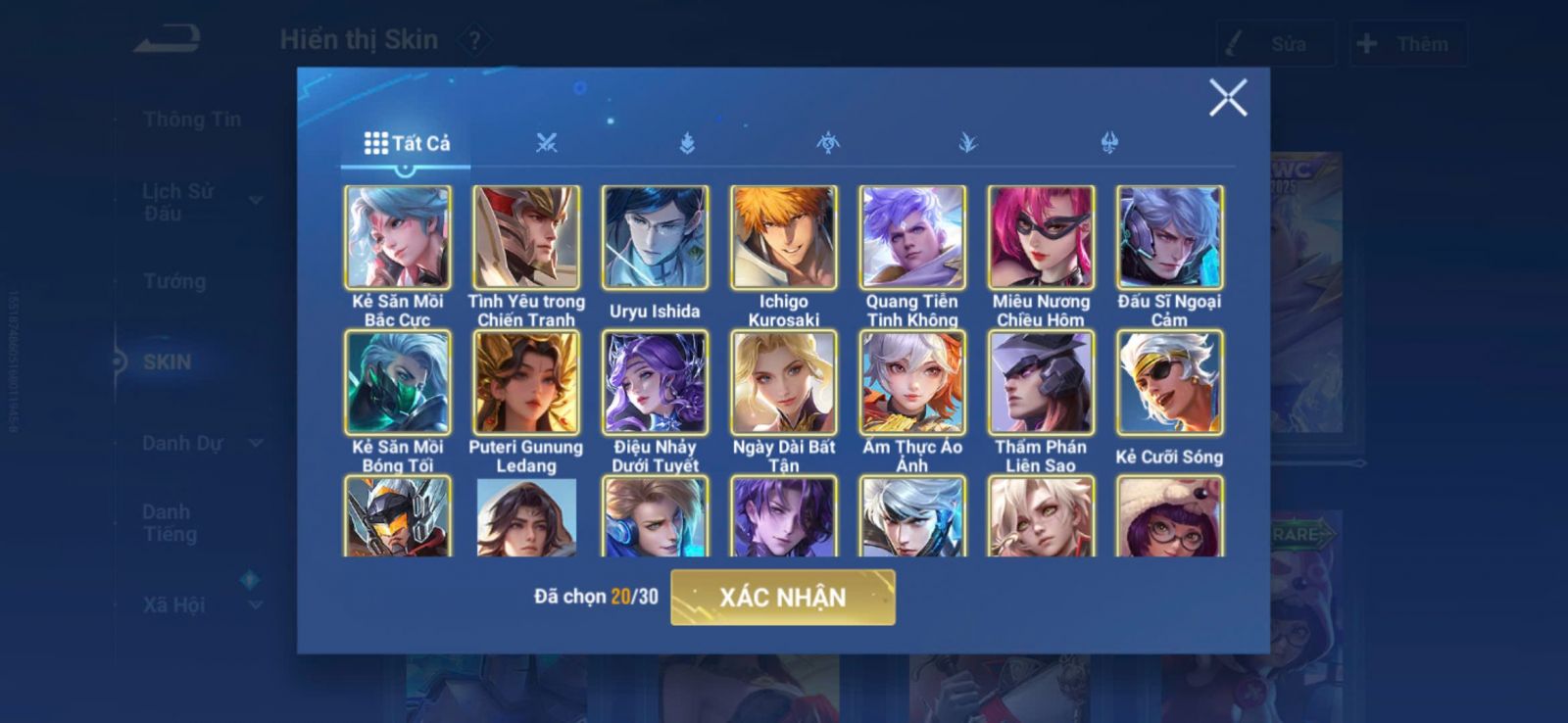Pick the Đấu Sĩ Ngoại Cảm skin
This screenshot has width=1568, height=723.
(x=1169, y=237)
